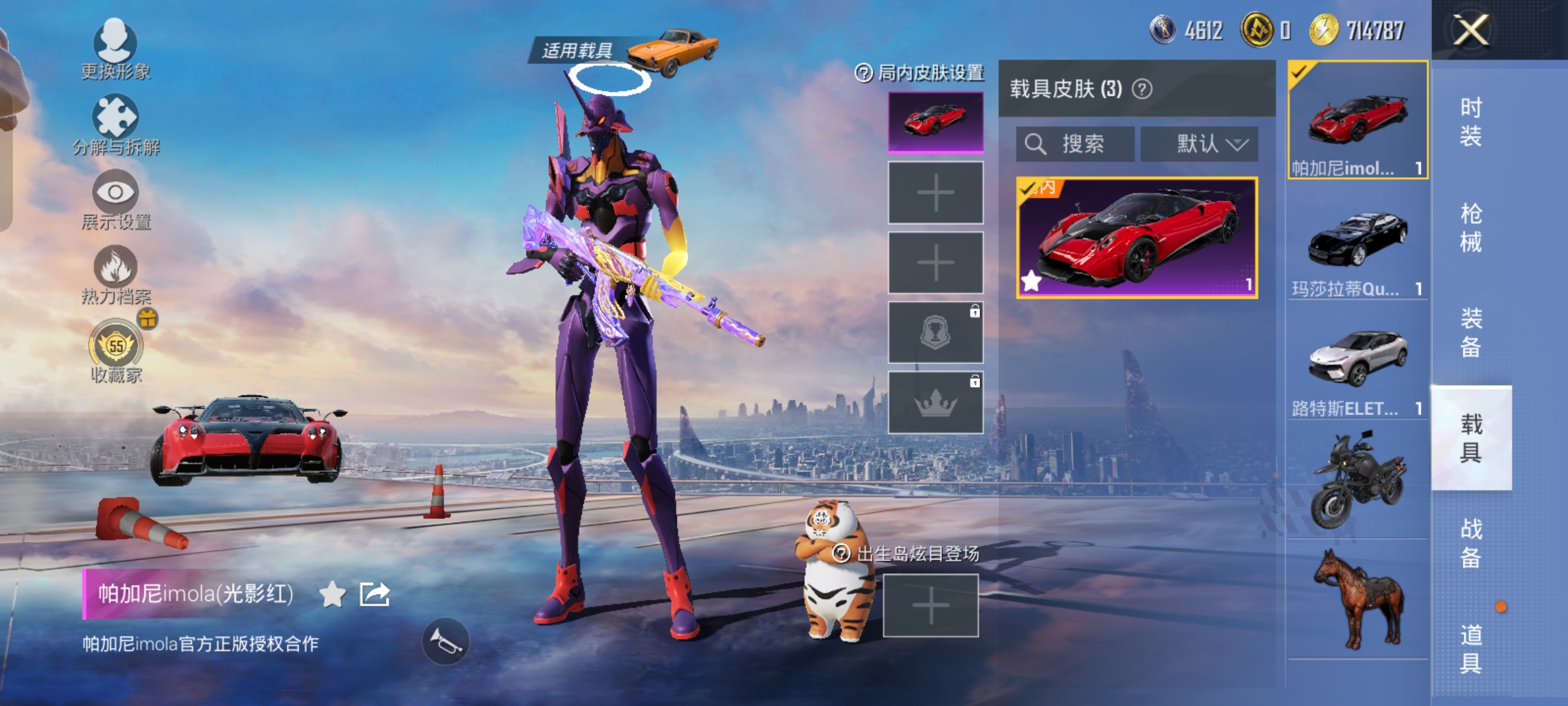Open 分解与拆解 dismantle menu
The height and width of the screenshot is (706, 1568).
pyautogui.click(x=116, y=124)
